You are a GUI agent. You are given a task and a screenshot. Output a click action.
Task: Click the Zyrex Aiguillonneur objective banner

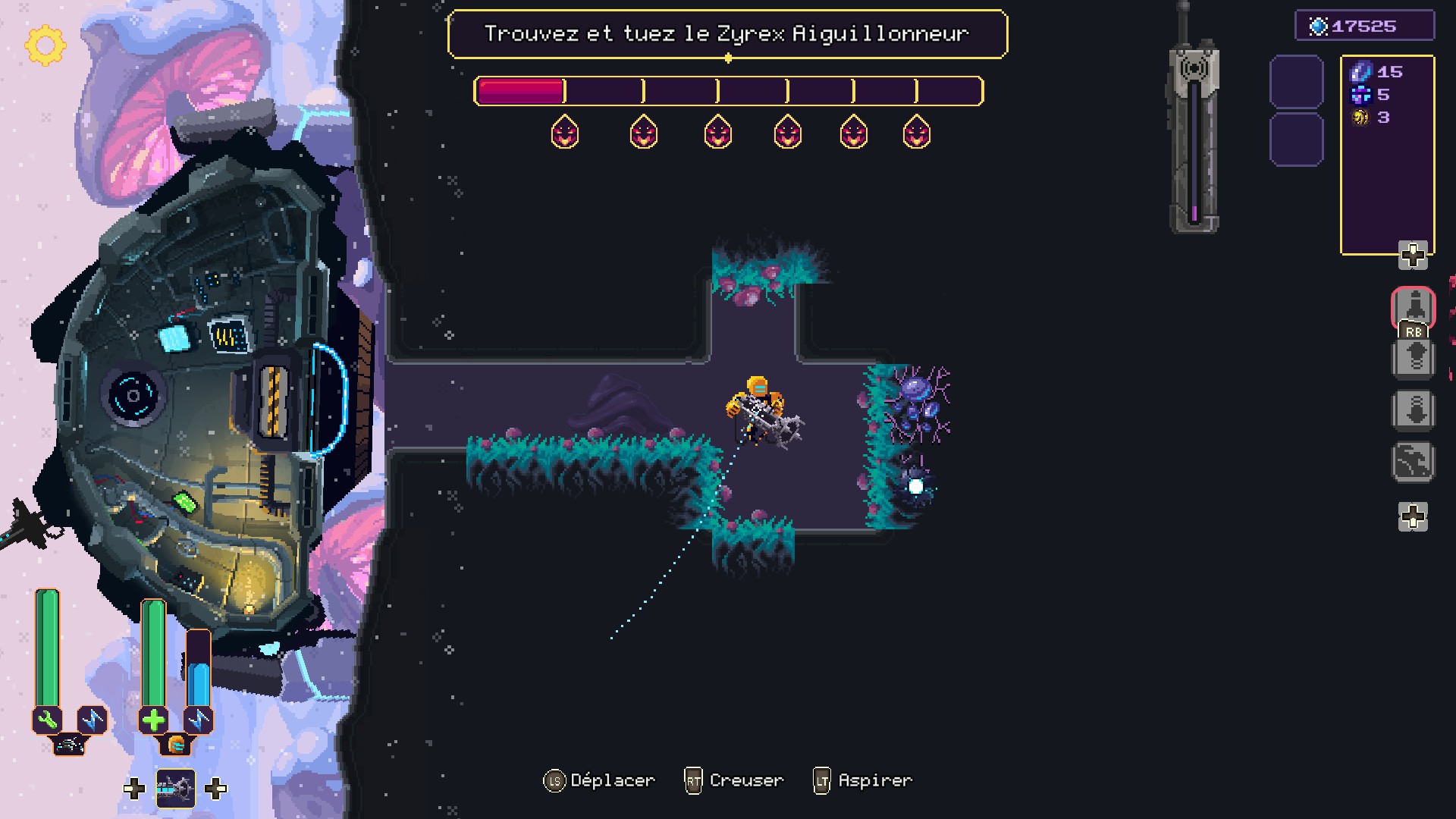(726, 34)
